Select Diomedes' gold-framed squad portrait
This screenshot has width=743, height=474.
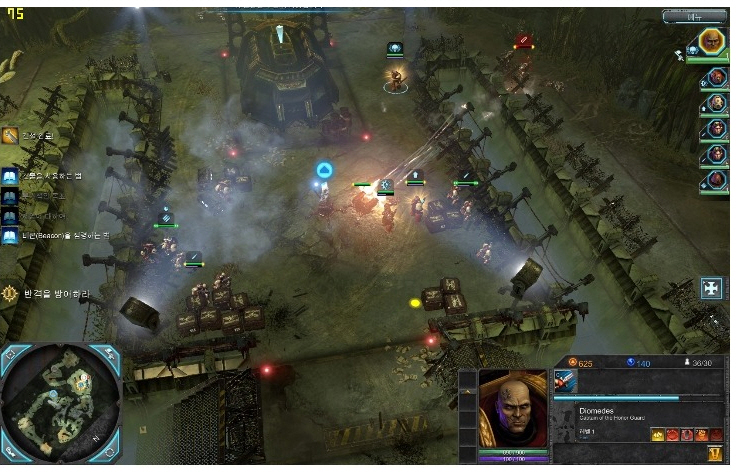coord(711,41)
